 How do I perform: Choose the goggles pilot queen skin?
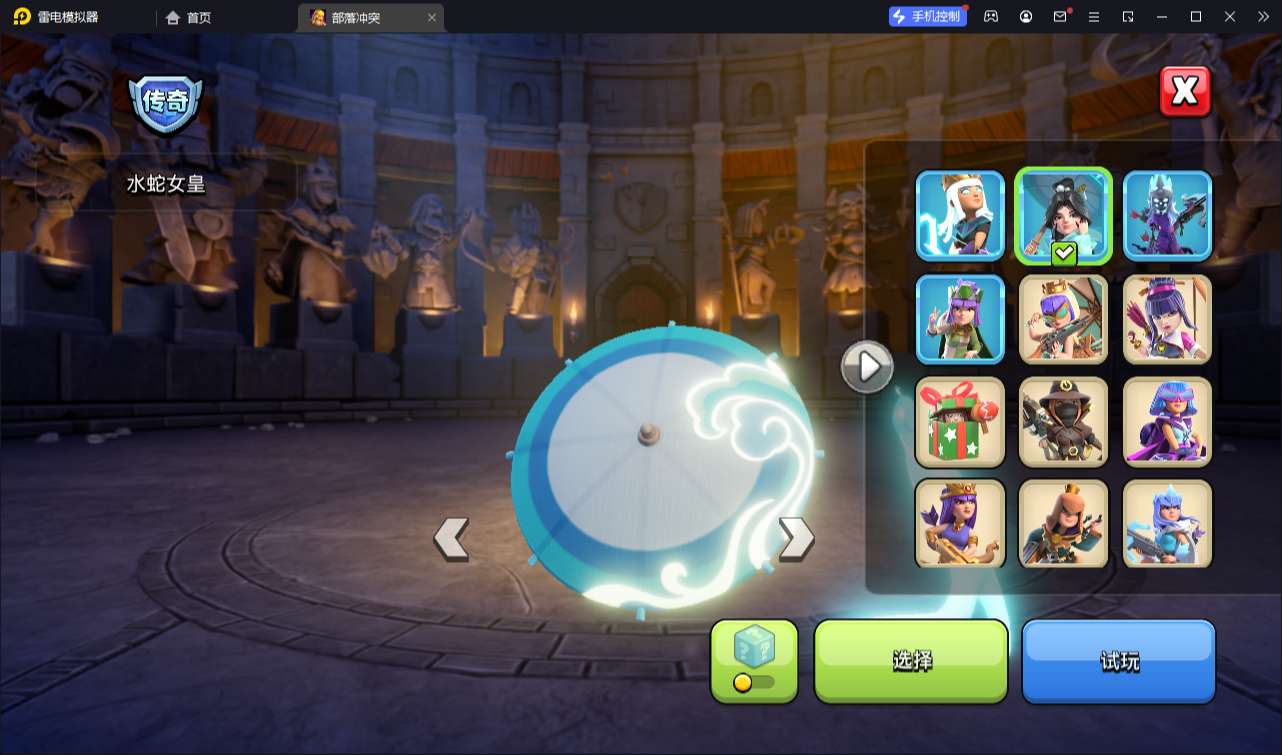coord(1064,319)
